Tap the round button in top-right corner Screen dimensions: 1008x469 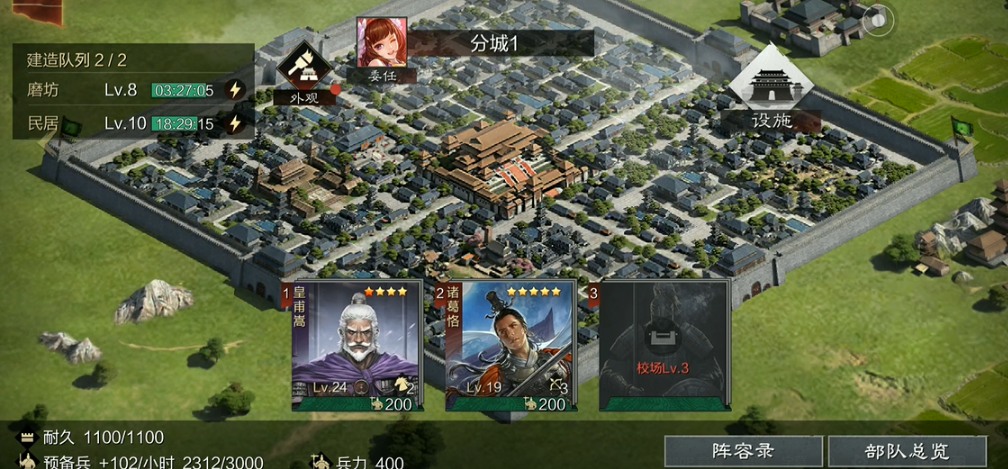878,20
